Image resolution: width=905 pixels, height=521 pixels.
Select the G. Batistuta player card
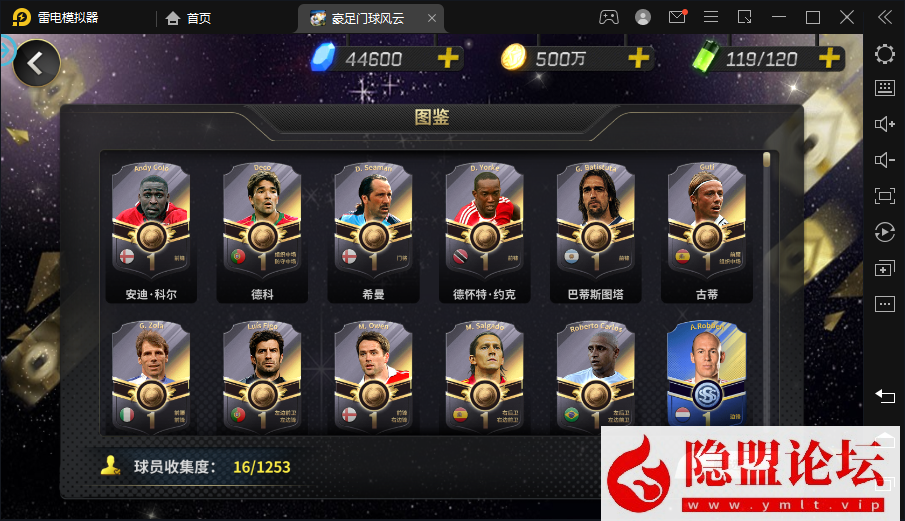point(596,222)
